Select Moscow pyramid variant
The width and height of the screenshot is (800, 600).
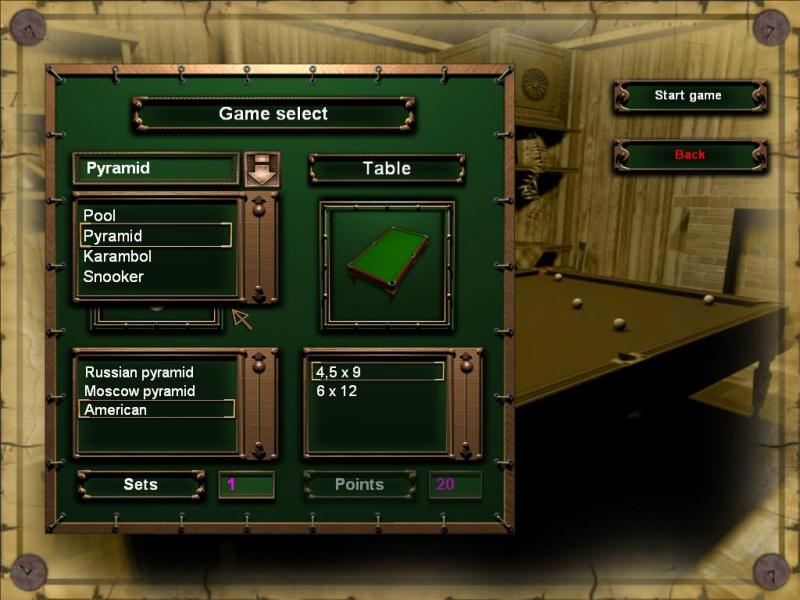[140, 391]
